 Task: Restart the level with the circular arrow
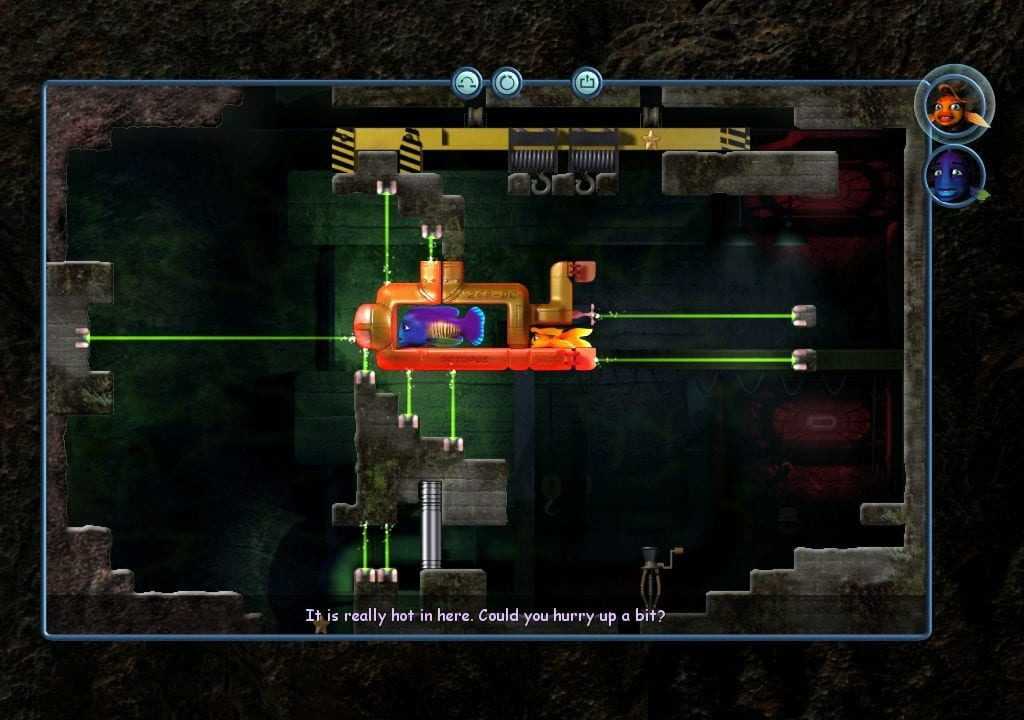coord(507,82)
